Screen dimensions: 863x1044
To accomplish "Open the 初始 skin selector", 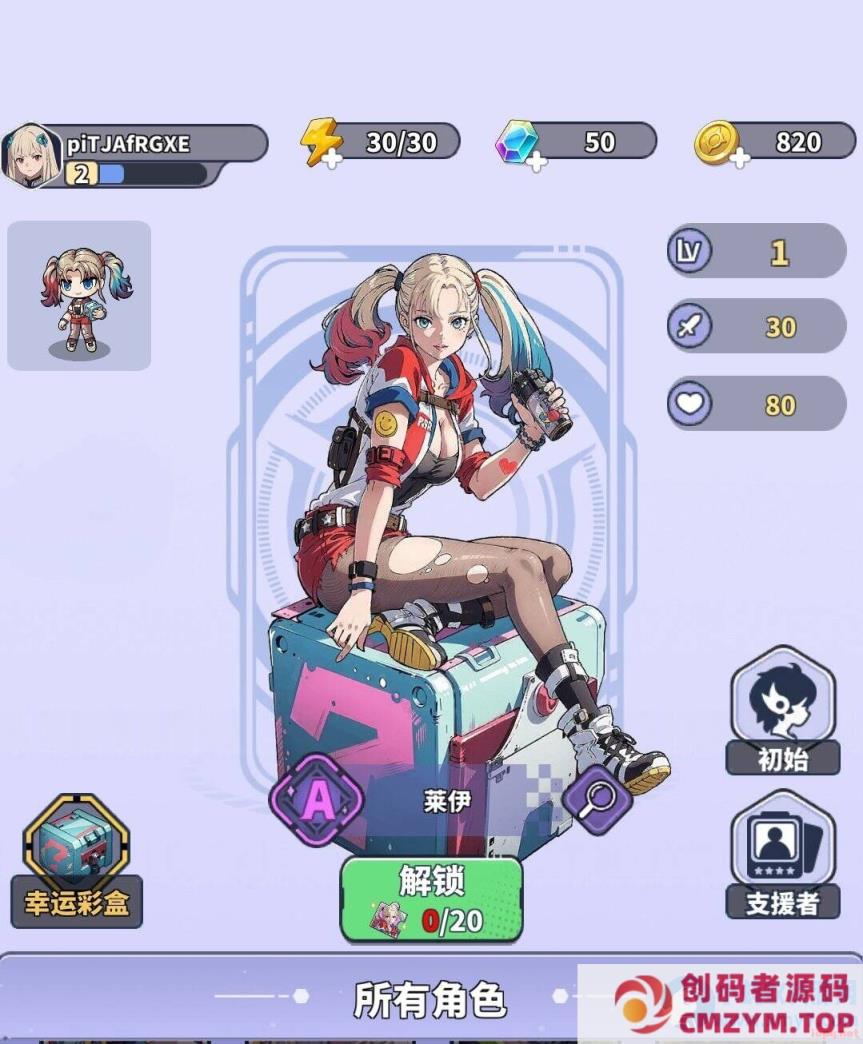I will coord(783,711).
